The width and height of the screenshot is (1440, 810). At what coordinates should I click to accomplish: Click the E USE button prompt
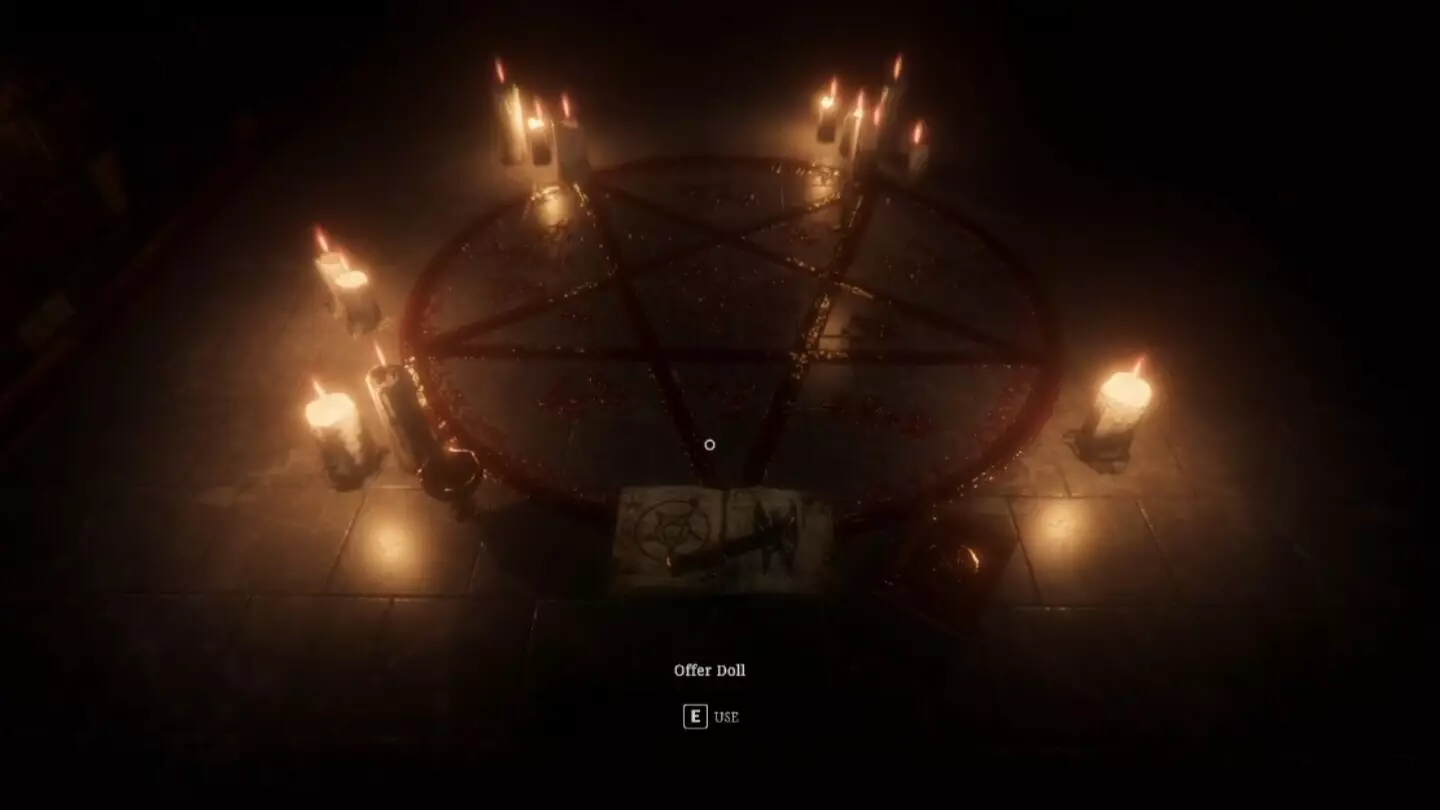pyautogui.click(x=710, y=717)
